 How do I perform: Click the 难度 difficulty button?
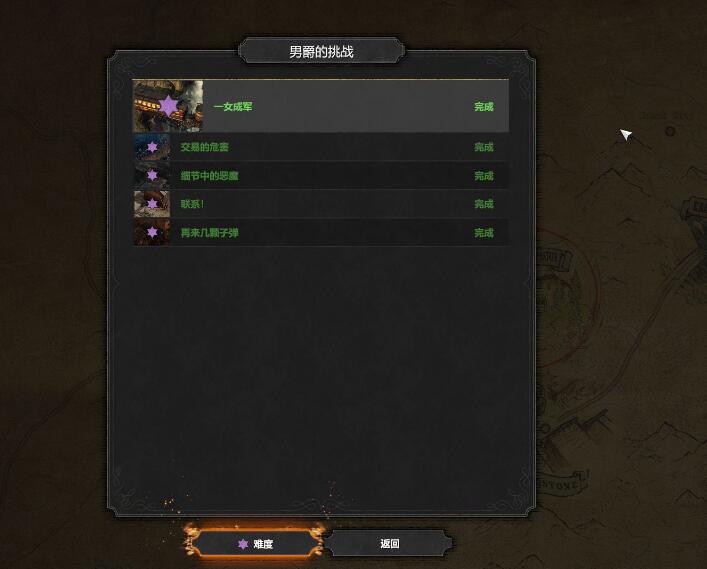pos(256,544)
